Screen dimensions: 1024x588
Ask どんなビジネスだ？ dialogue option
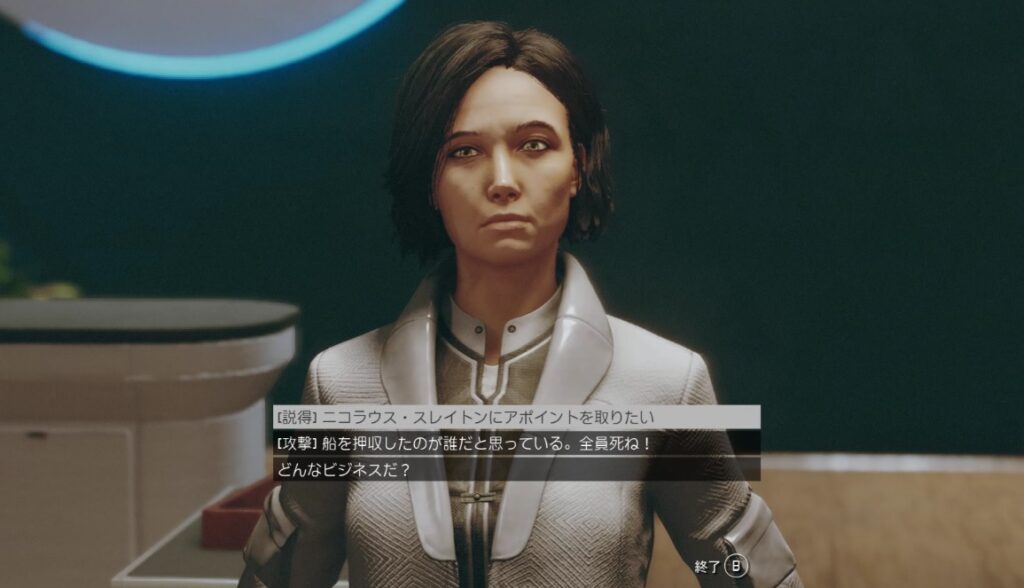point(343,468)
